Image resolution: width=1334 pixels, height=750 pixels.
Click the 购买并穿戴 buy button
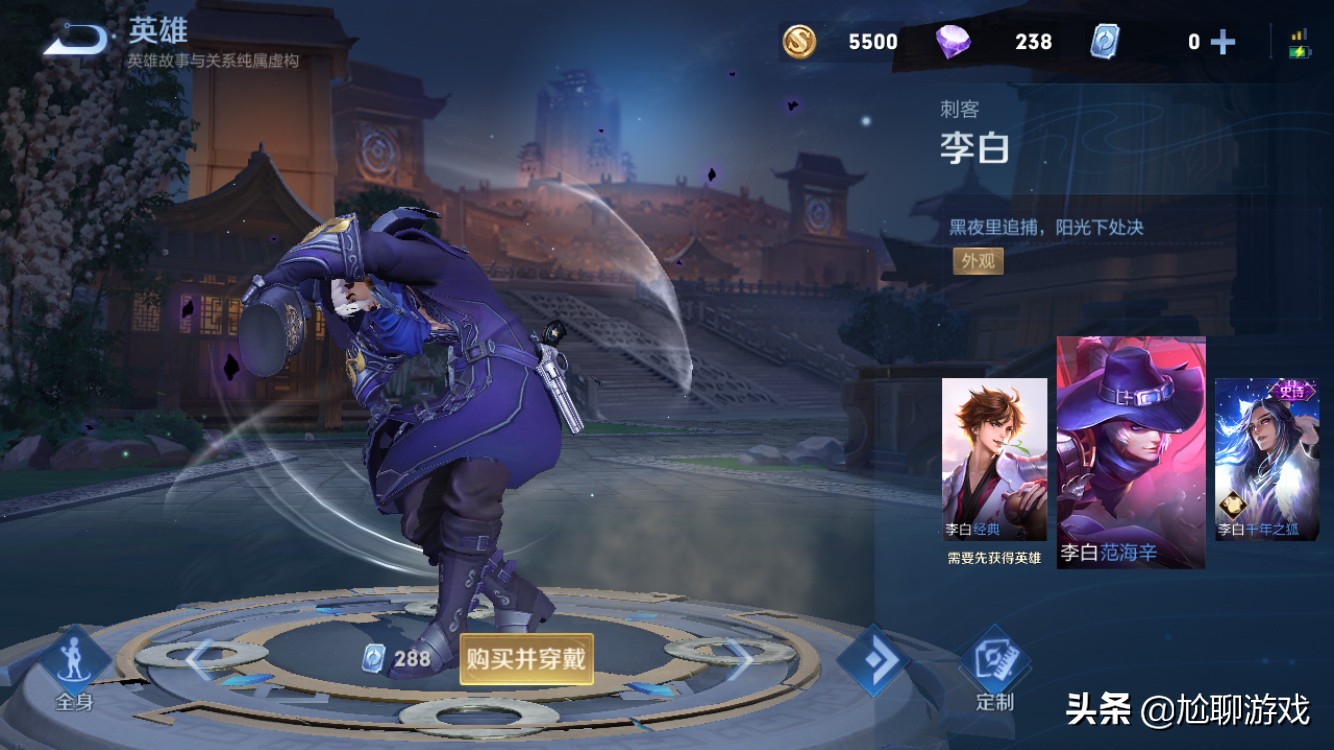526,659
